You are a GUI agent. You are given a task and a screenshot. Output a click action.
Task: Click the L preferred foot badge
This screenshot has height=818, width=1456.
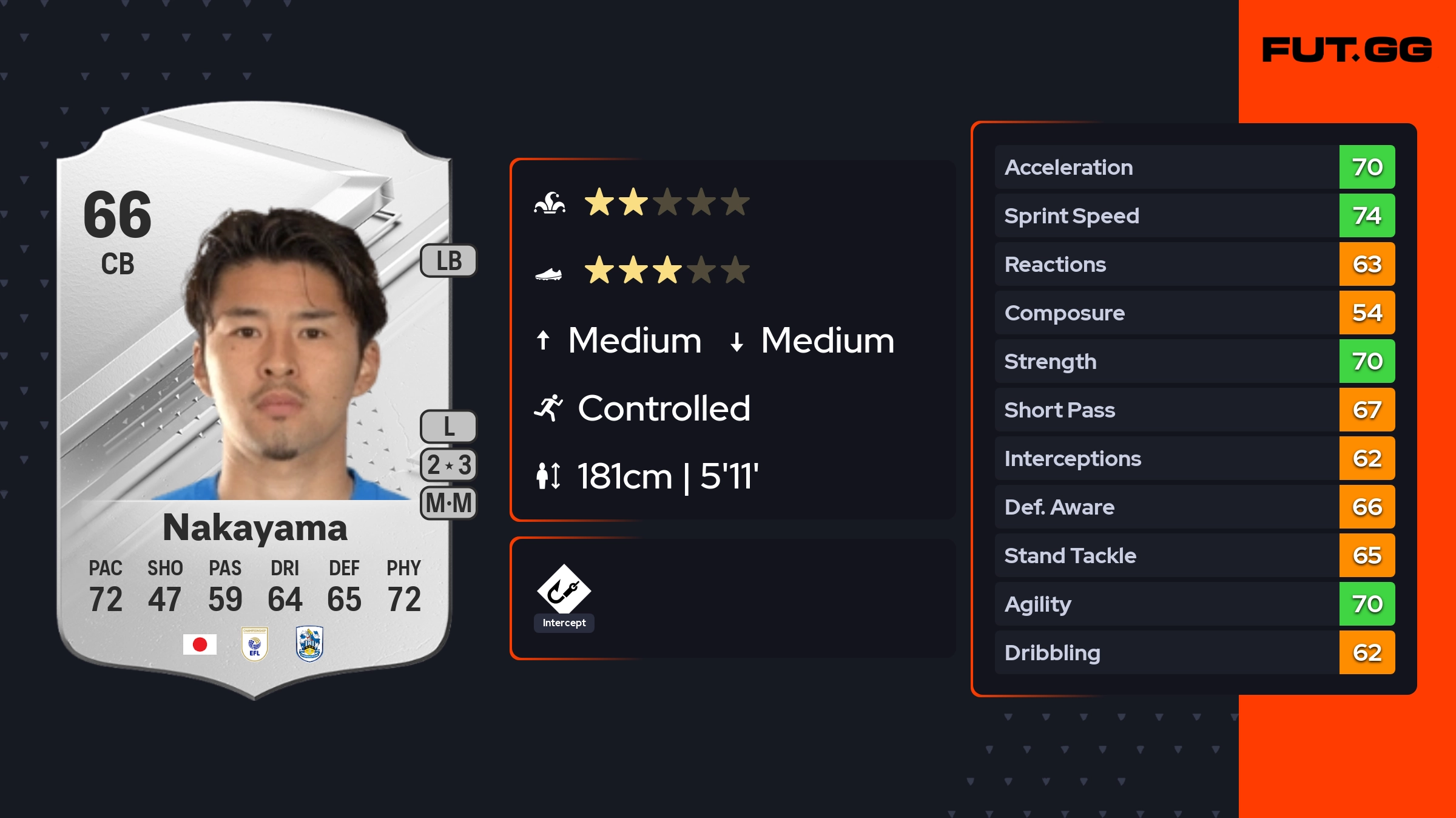(449, 427)
